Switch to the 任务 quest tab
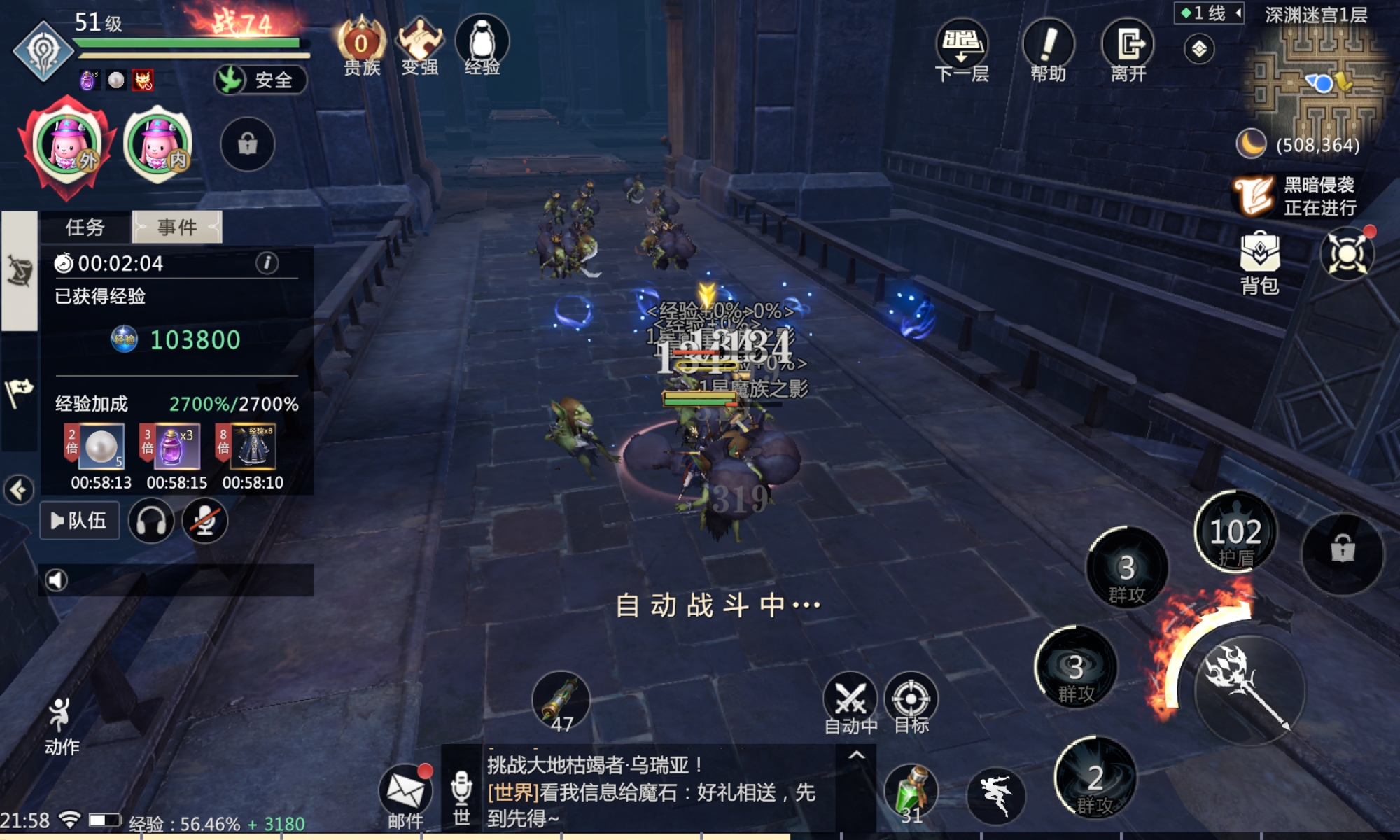1400x840 pixels. tap(84, 227)
